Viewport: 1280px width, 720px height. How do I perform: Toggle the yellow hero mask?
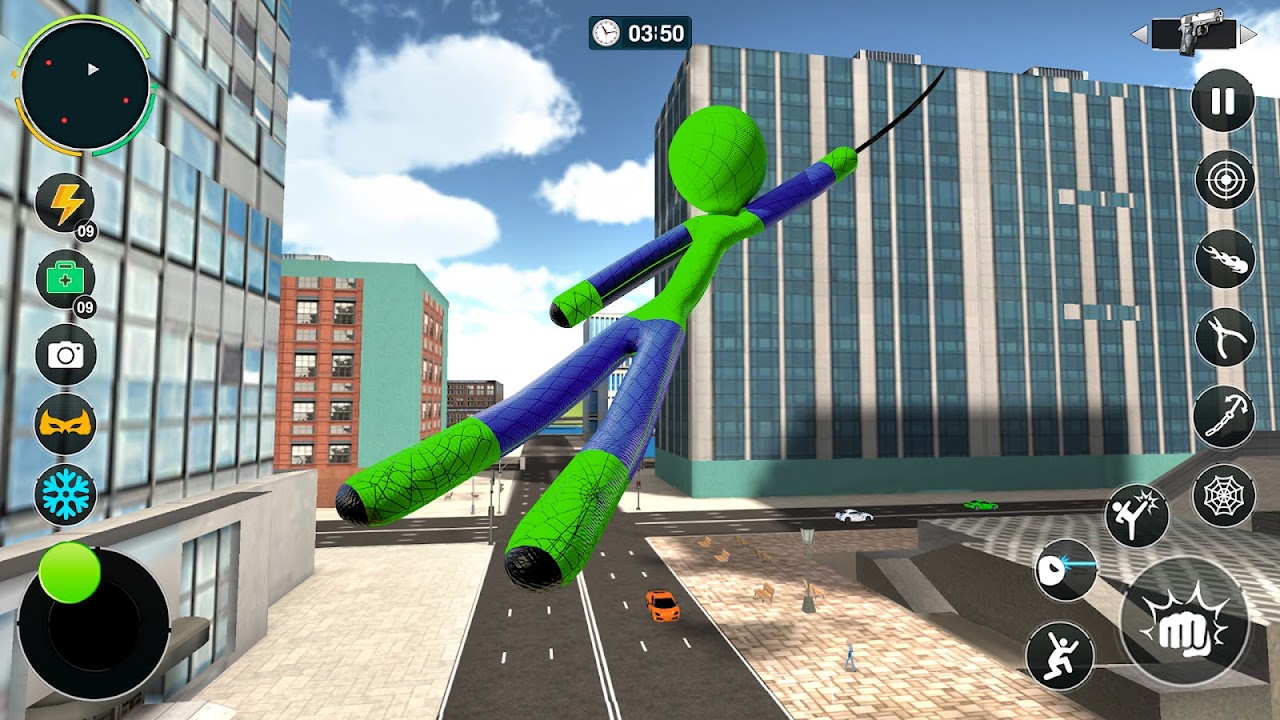click(66, 425)
